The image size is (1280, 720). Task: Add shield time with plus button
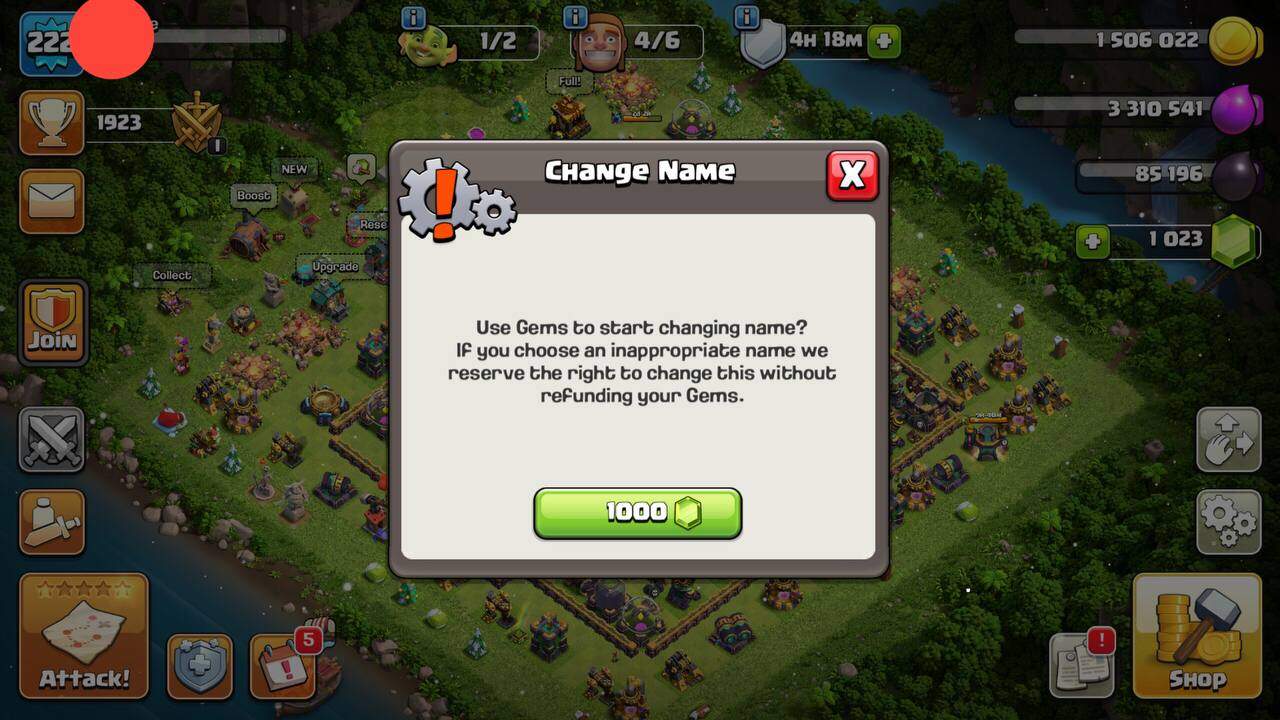tap(883, 41)
